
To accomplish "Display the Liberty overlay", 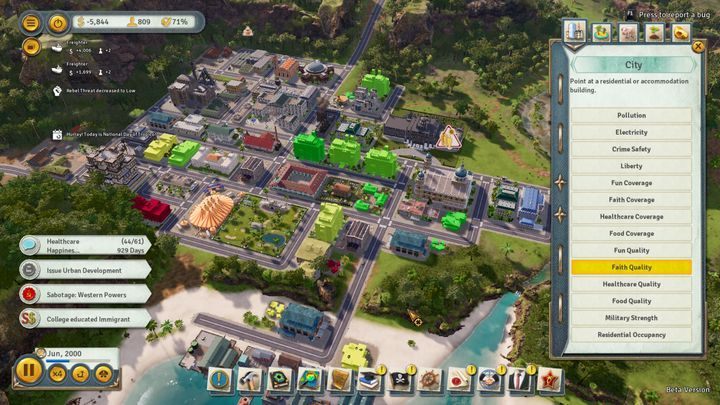I will click(631, 166).
